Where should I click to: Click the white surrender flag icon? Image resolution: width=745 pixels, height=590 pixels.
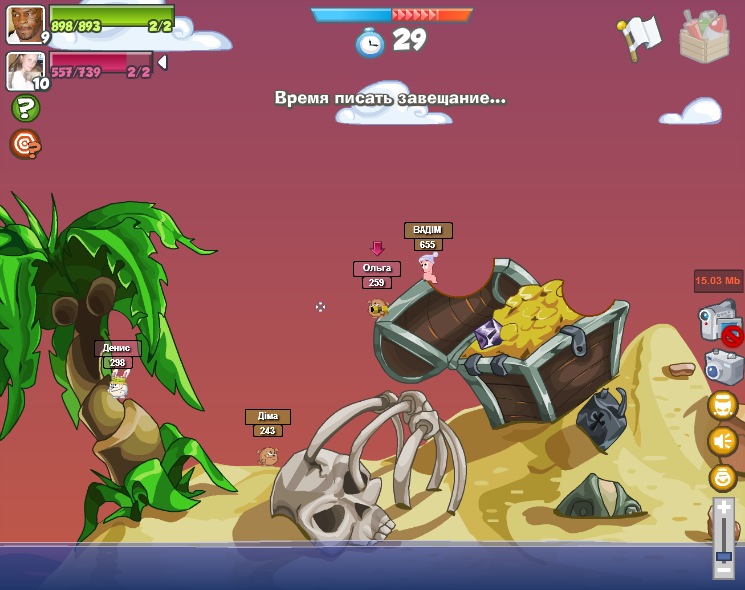[640, 37]
